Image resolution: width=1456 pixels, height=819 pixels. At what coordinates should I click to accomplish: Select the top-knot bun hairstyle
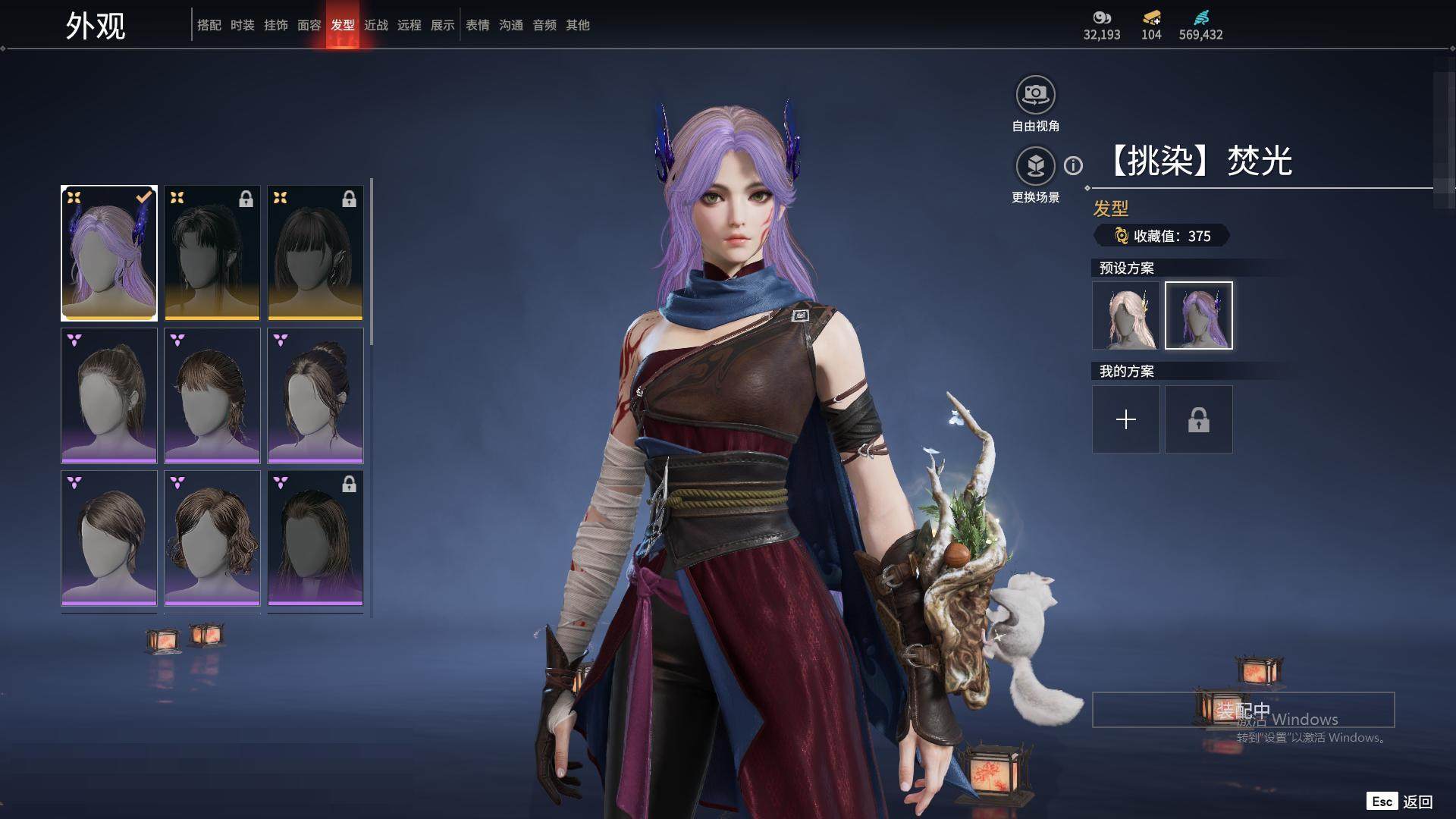tap(315, 395)
